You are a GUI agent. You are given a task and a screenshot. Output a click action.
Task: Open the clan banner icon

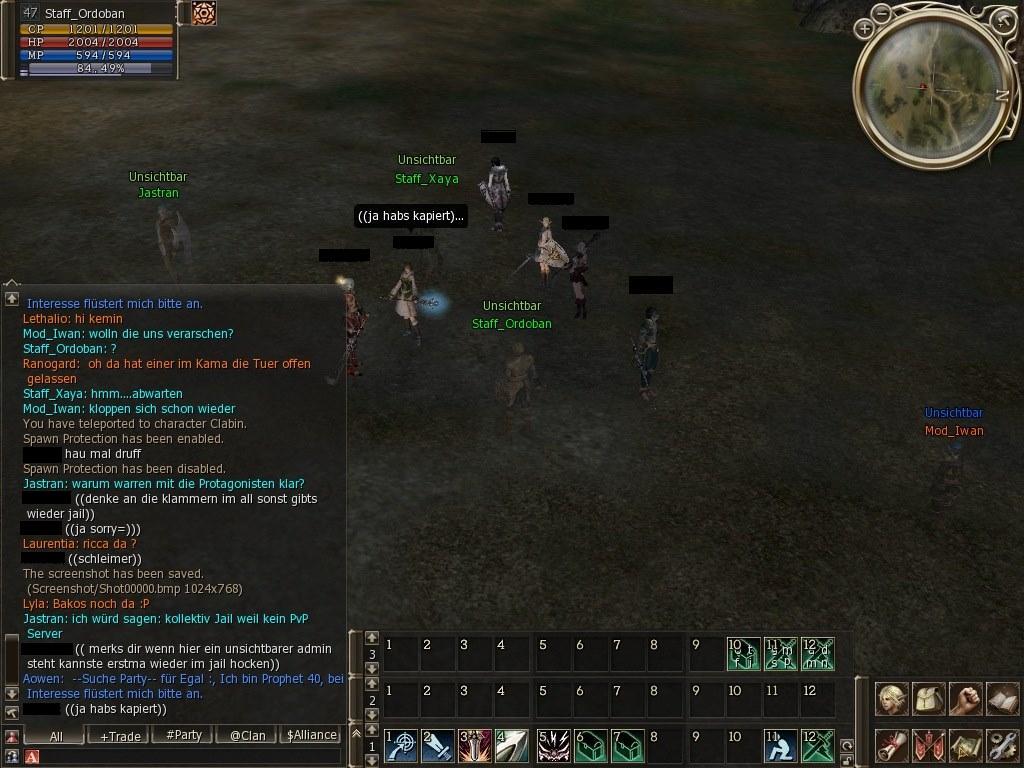click(x=929, y=745)
